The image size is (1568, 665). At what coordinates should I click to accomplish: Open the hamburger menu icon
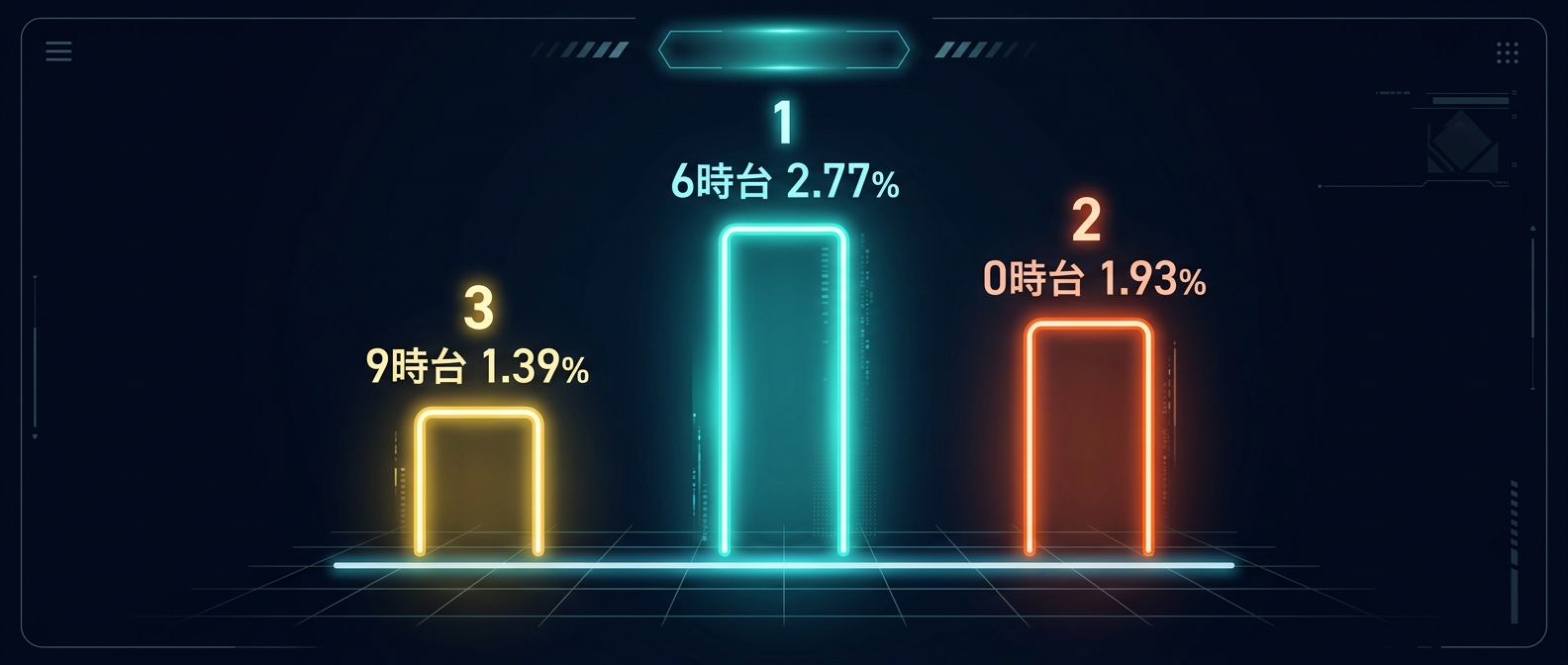(58, 51)
